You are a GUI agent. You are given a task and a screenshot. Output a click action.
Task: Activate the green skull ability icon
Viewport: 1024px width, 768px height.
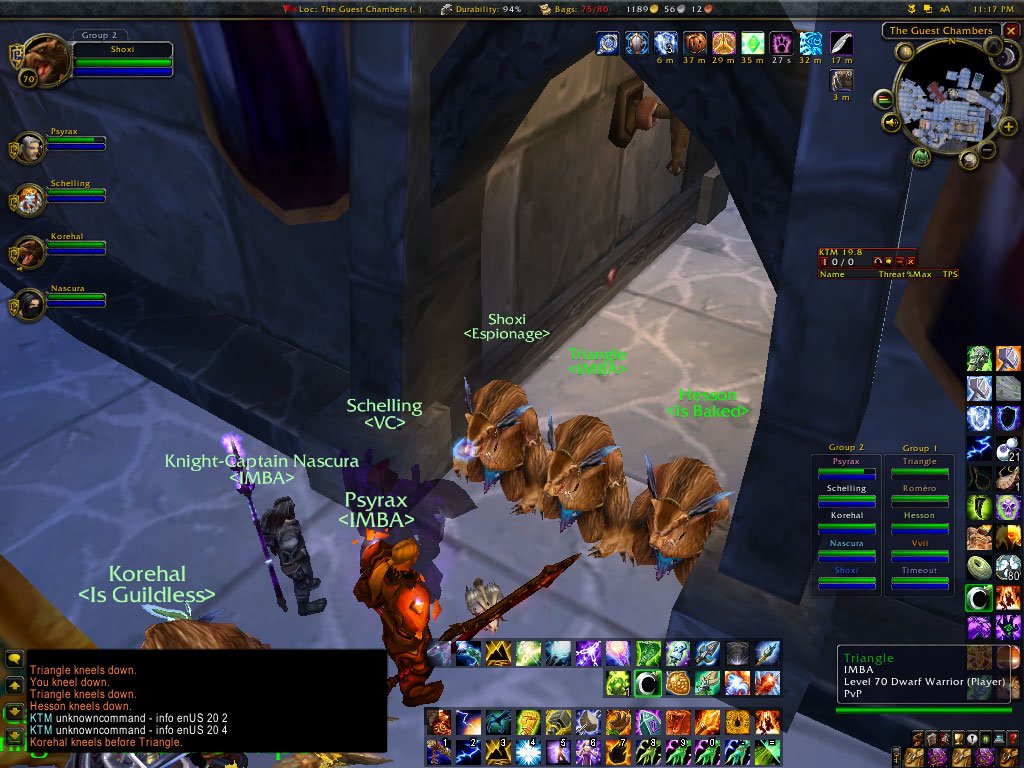[1008, 508]
